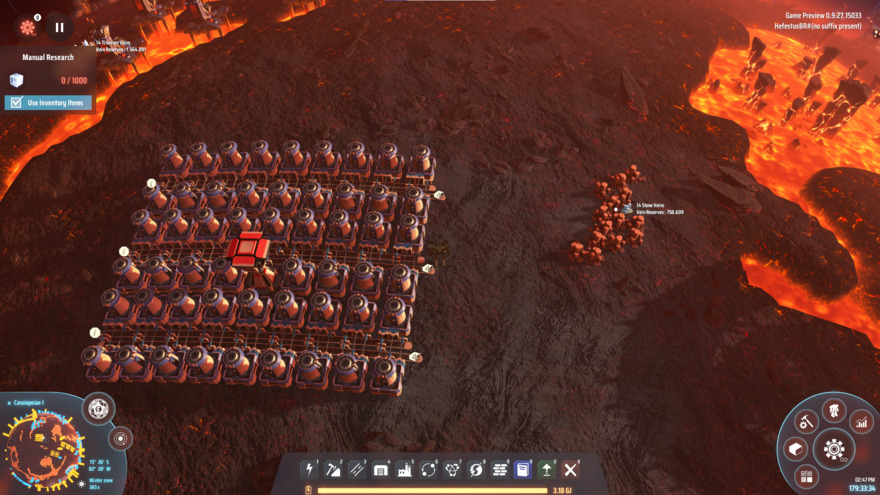Open the pickaxe mining build category
Viewport: 880px width, 495px height.
[334, 469]
